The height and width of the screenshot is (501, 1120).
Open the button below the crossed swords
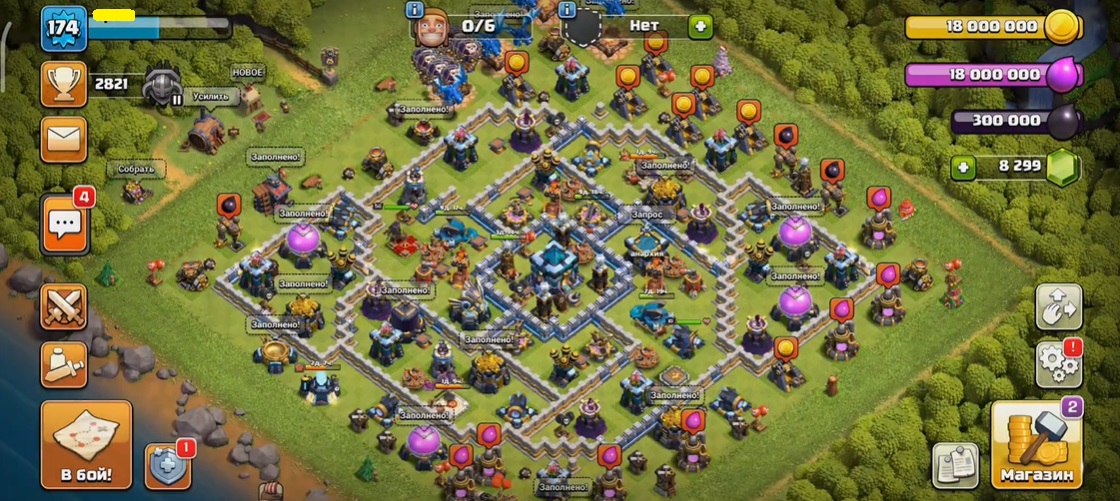coord(63,364)
